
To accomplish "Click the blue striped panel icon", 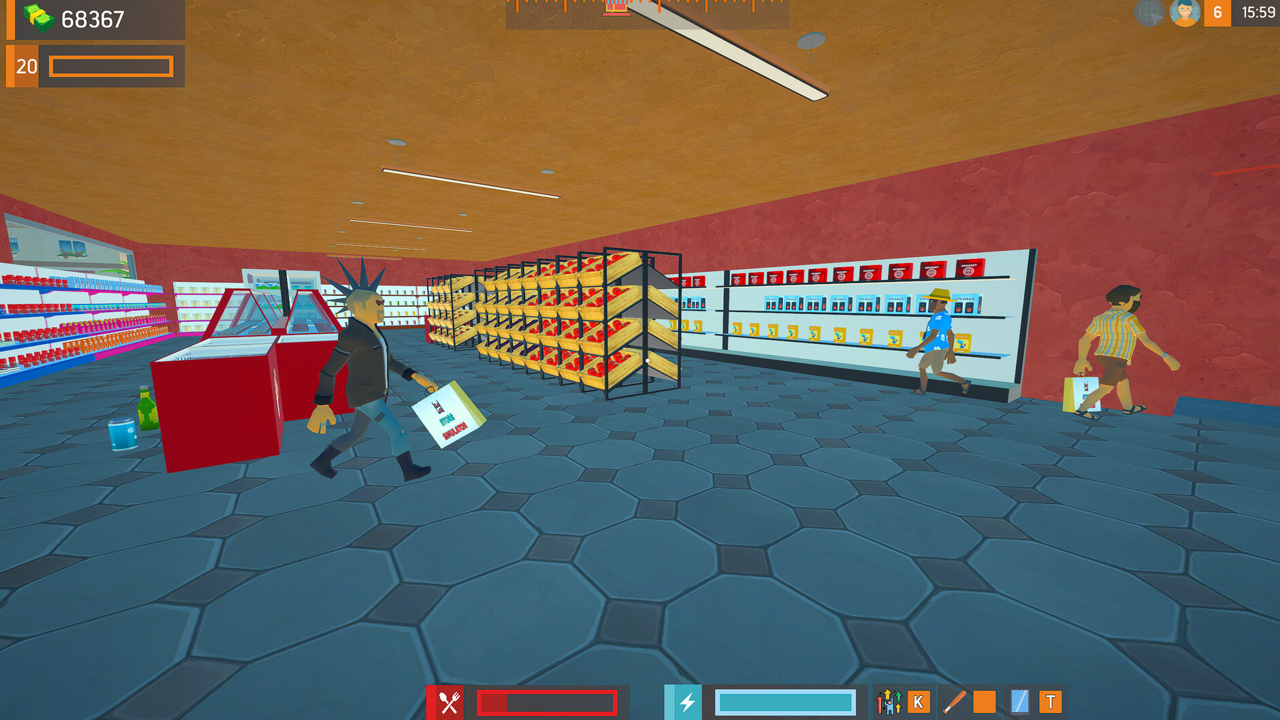I will (1022, 702).
